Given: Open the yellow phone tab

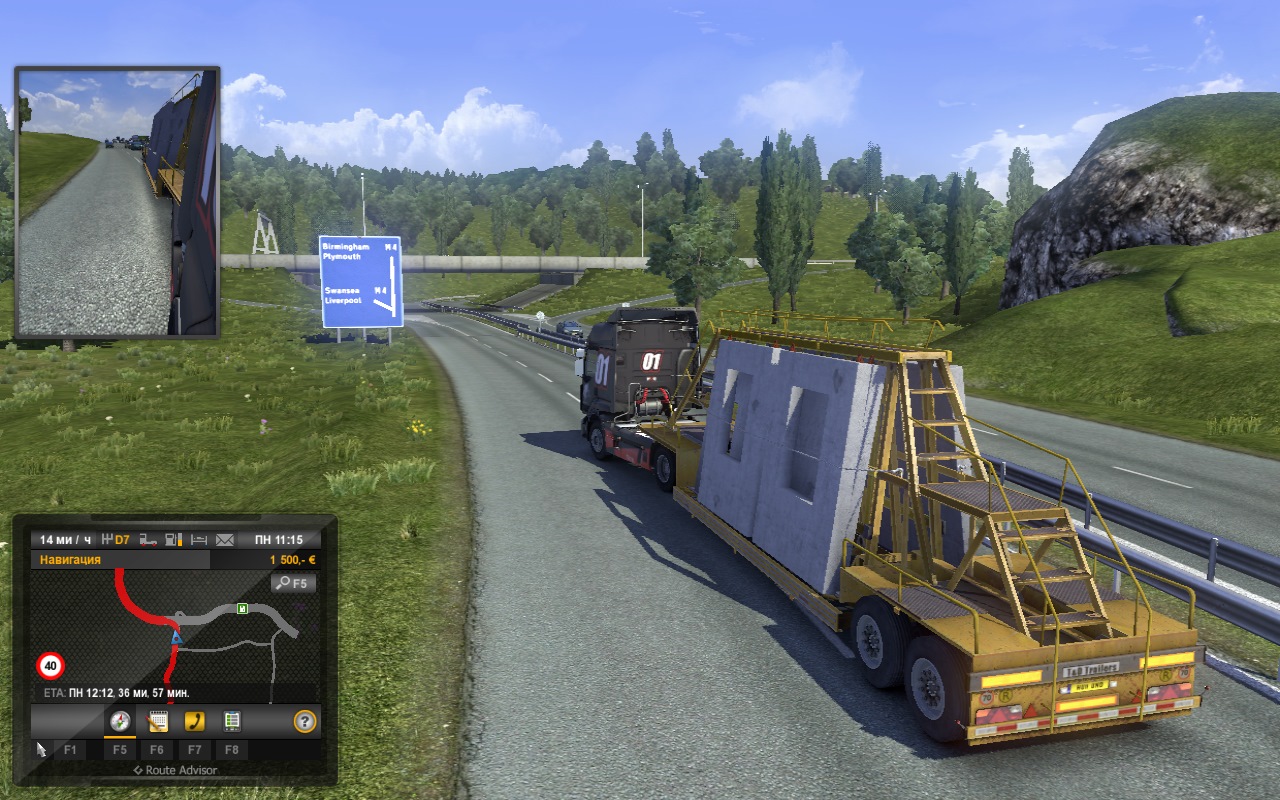Looking at the screenshot, I should click(194, 720).
